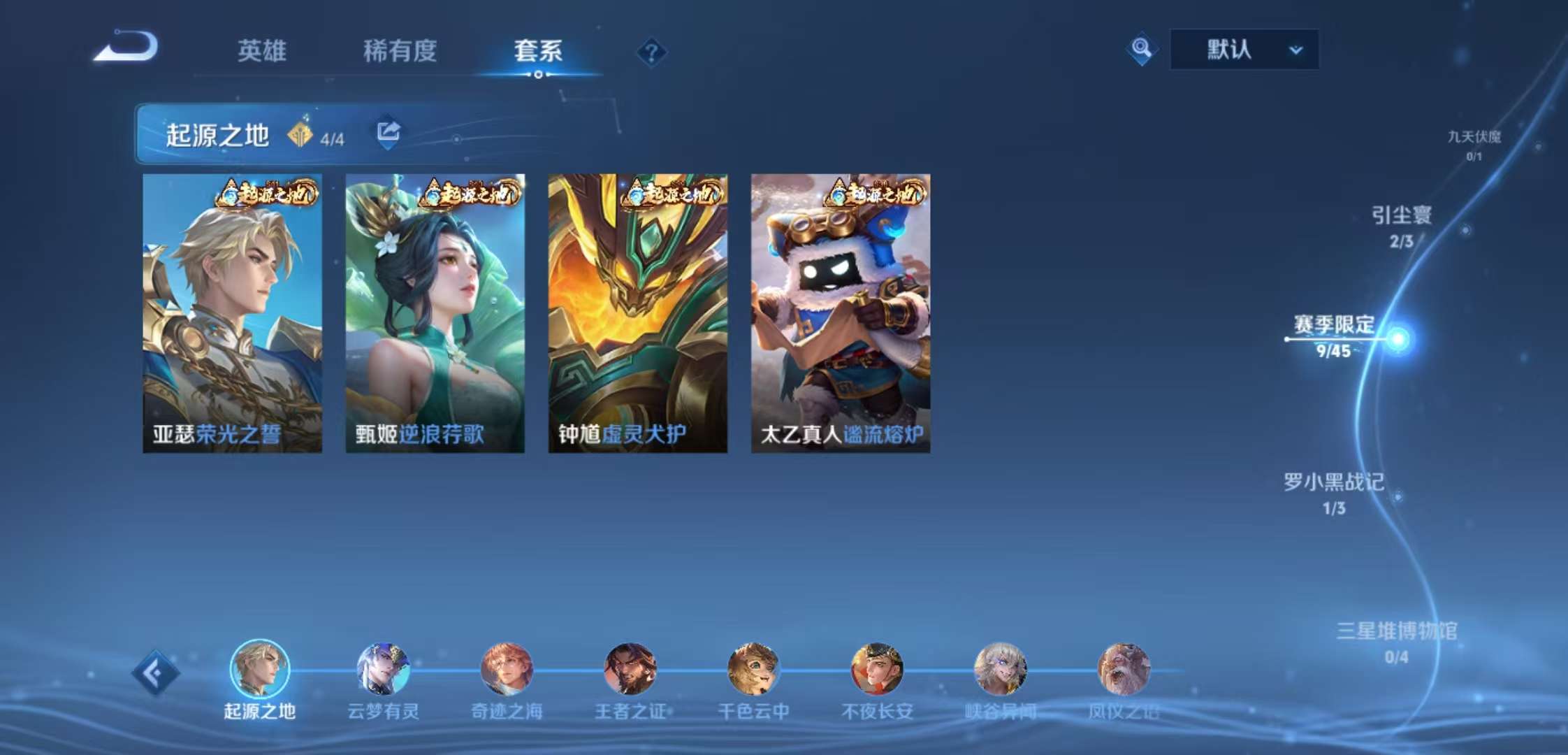This screenshot has width=1568, height=755.
Task: Open the help panel via the question mark icon
Action: pos(652,52)
